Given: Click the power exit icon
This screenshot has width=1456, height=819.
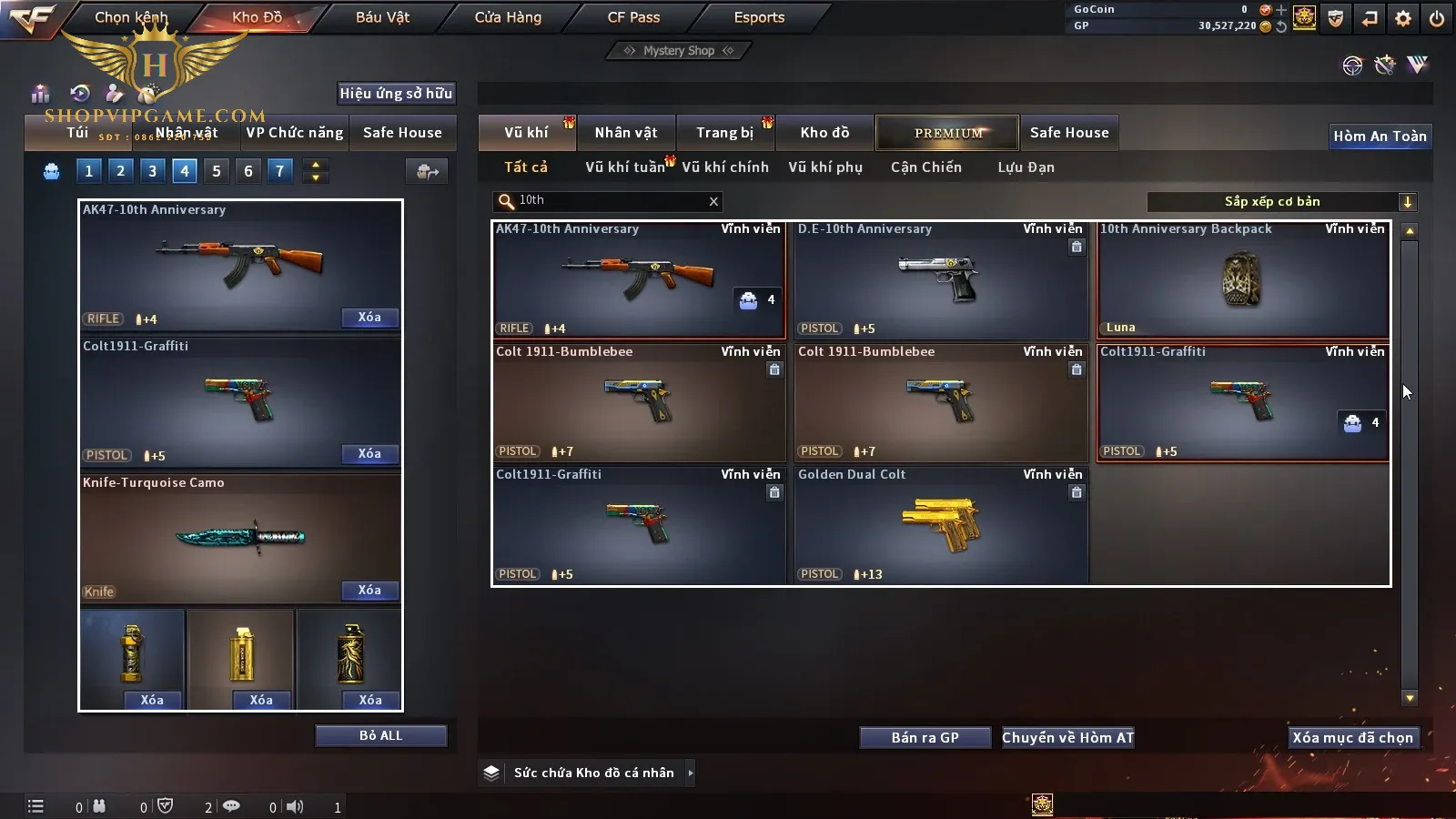Looking at the screenshot, I should click(x=1437, y=18).
